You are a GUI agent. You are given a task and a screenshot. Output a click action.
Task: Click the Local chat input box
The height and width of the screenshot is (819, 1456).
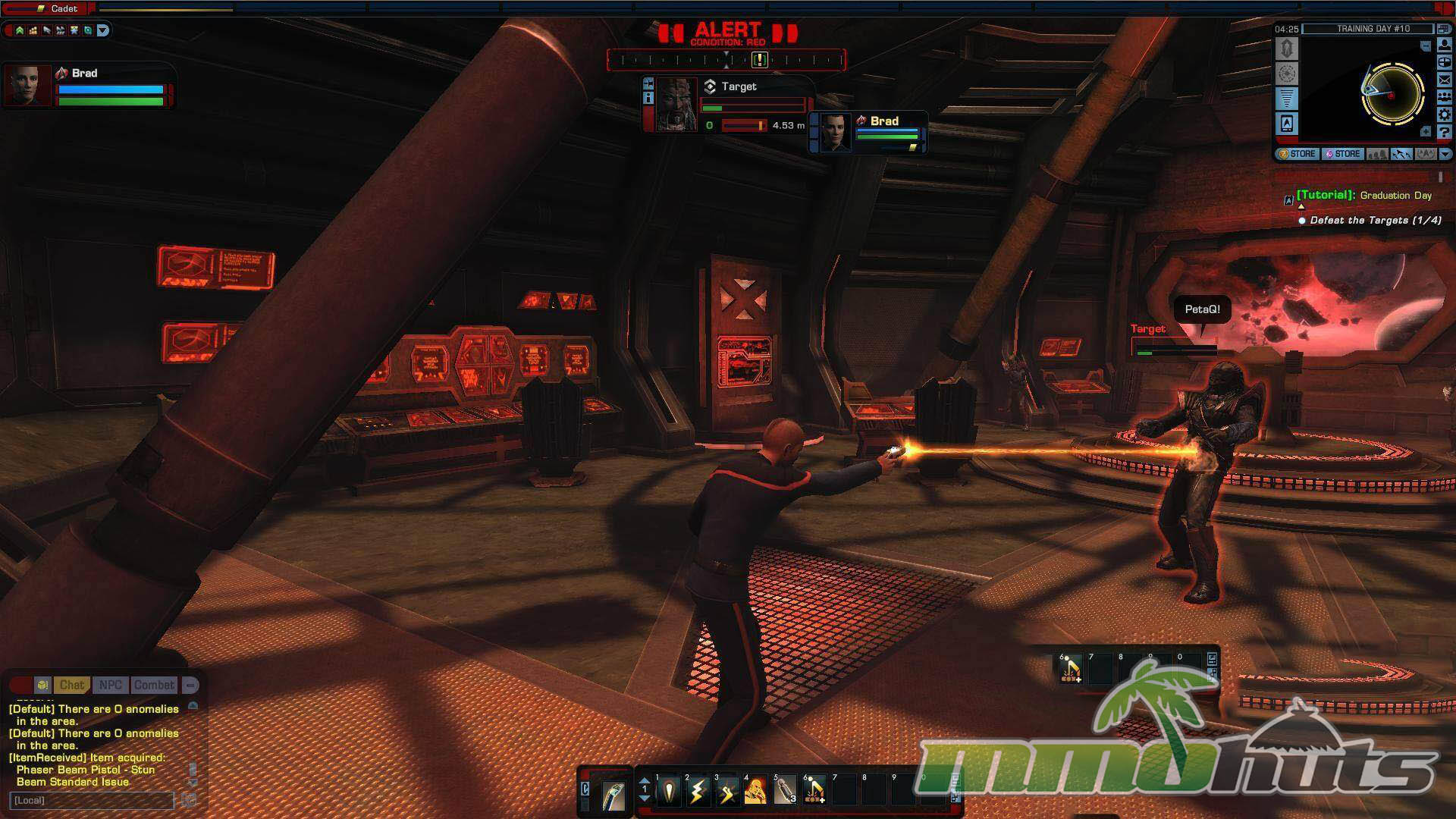(92, 800)
